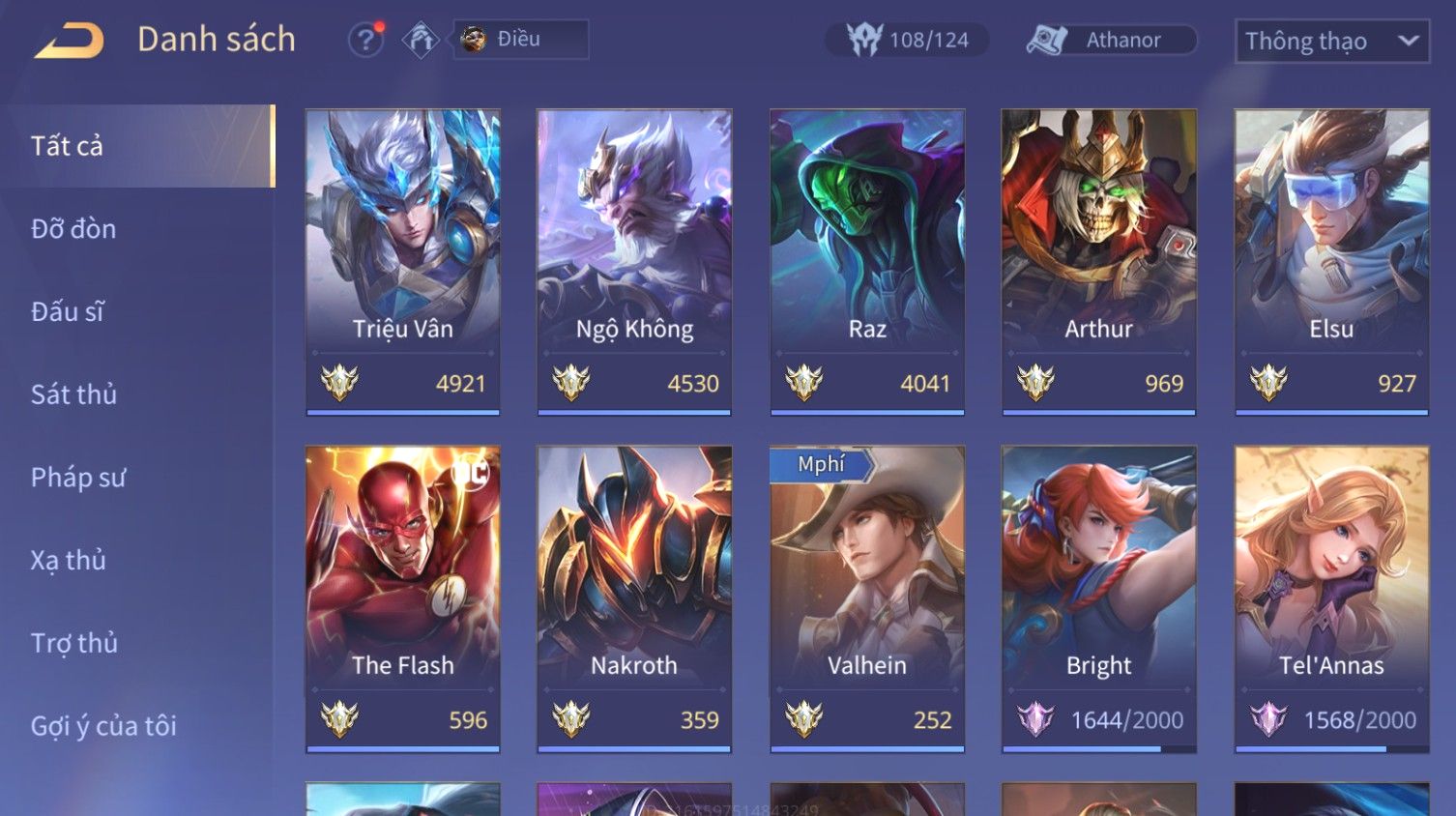This screenshot has height=816, width=1456.
Task: Select the Triệu Vân hero card
Action: coord(403,261)
